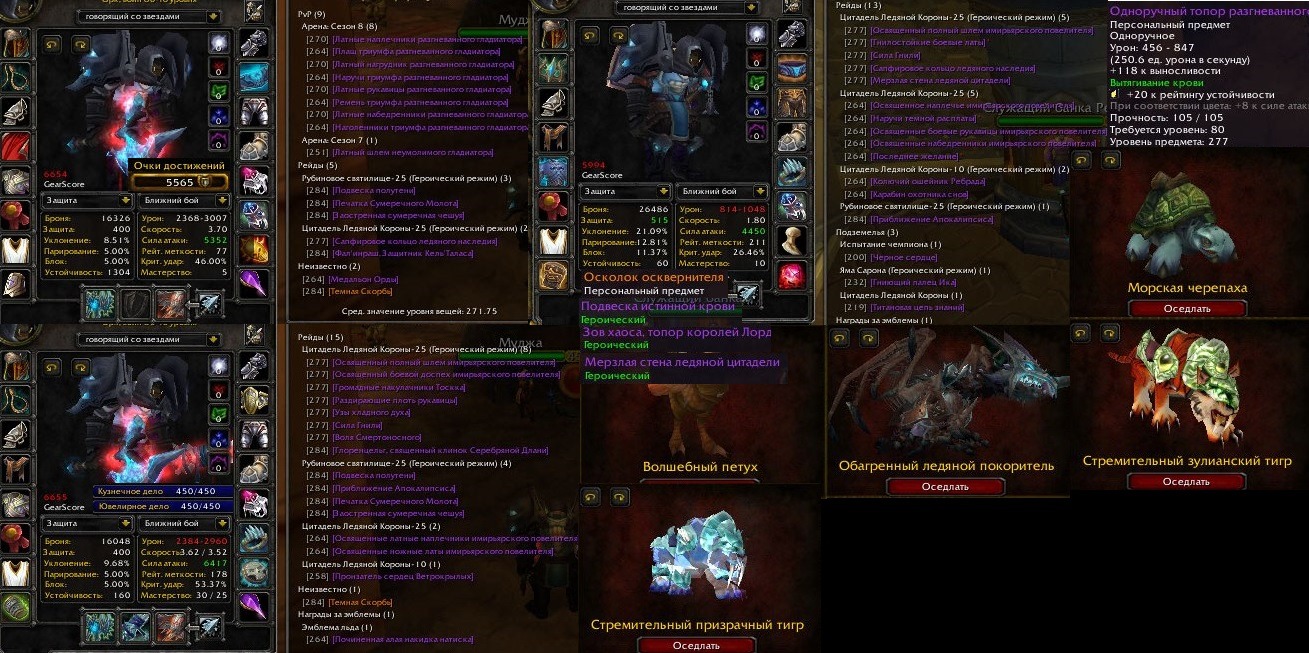Summon the Стремительный зулианский тигр mount
The height and width of the screenshot is (653, 1309).
coord(1187,482)
